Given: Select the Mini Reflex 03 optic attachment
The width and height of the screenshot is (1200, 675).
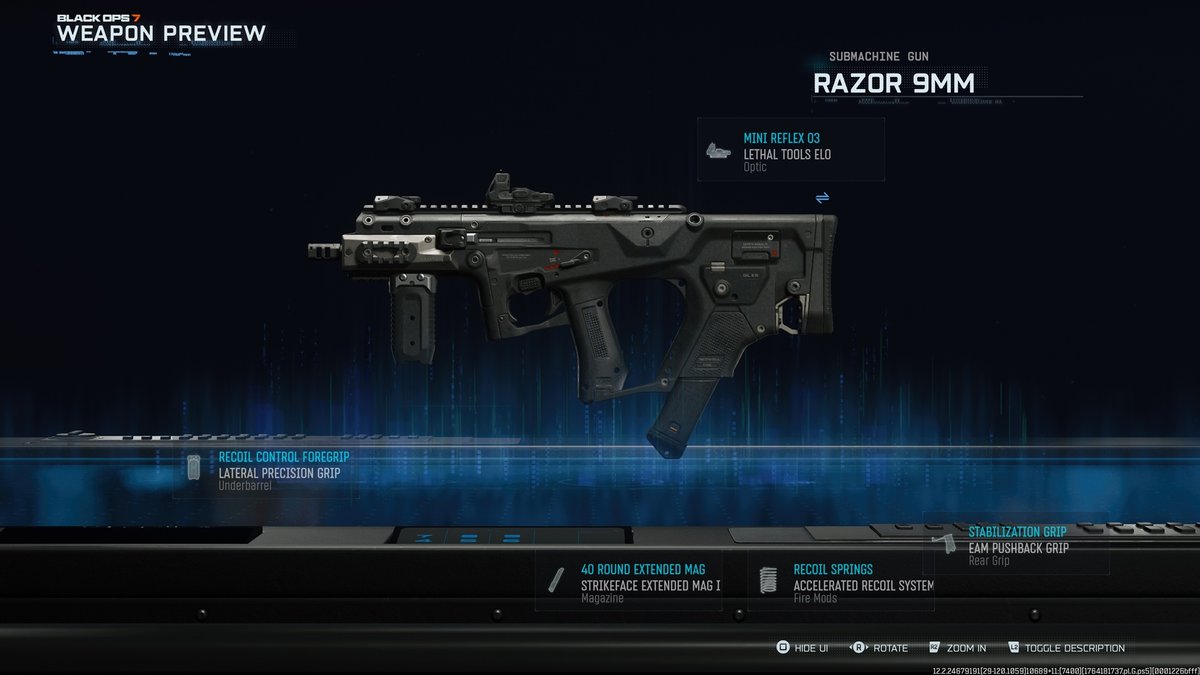Looking at the screenshot, I should (790, 150).
